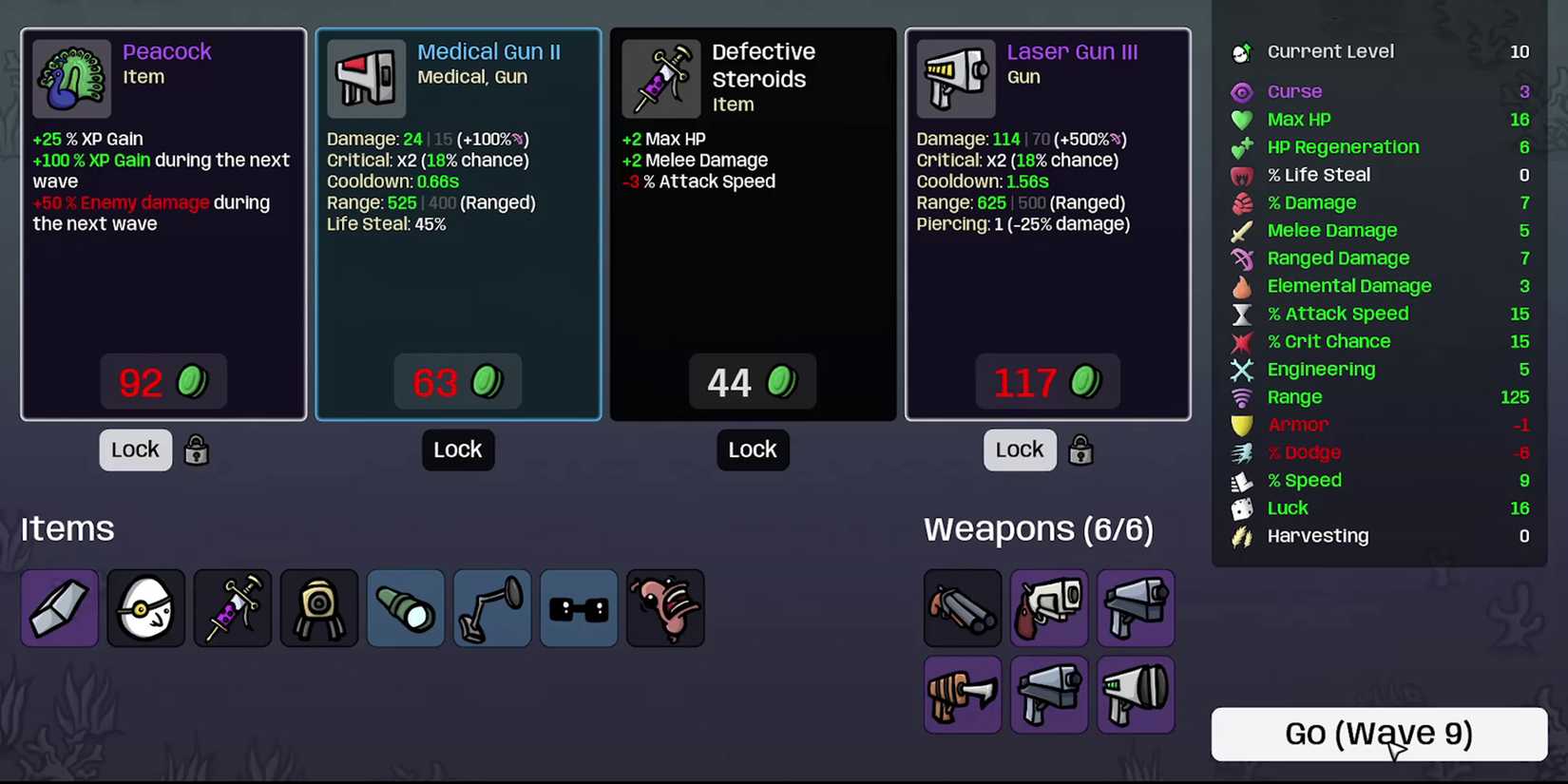Select the egg item with headlamp
Viewport: 1568px width, 784px height.
tap(145, 608)
